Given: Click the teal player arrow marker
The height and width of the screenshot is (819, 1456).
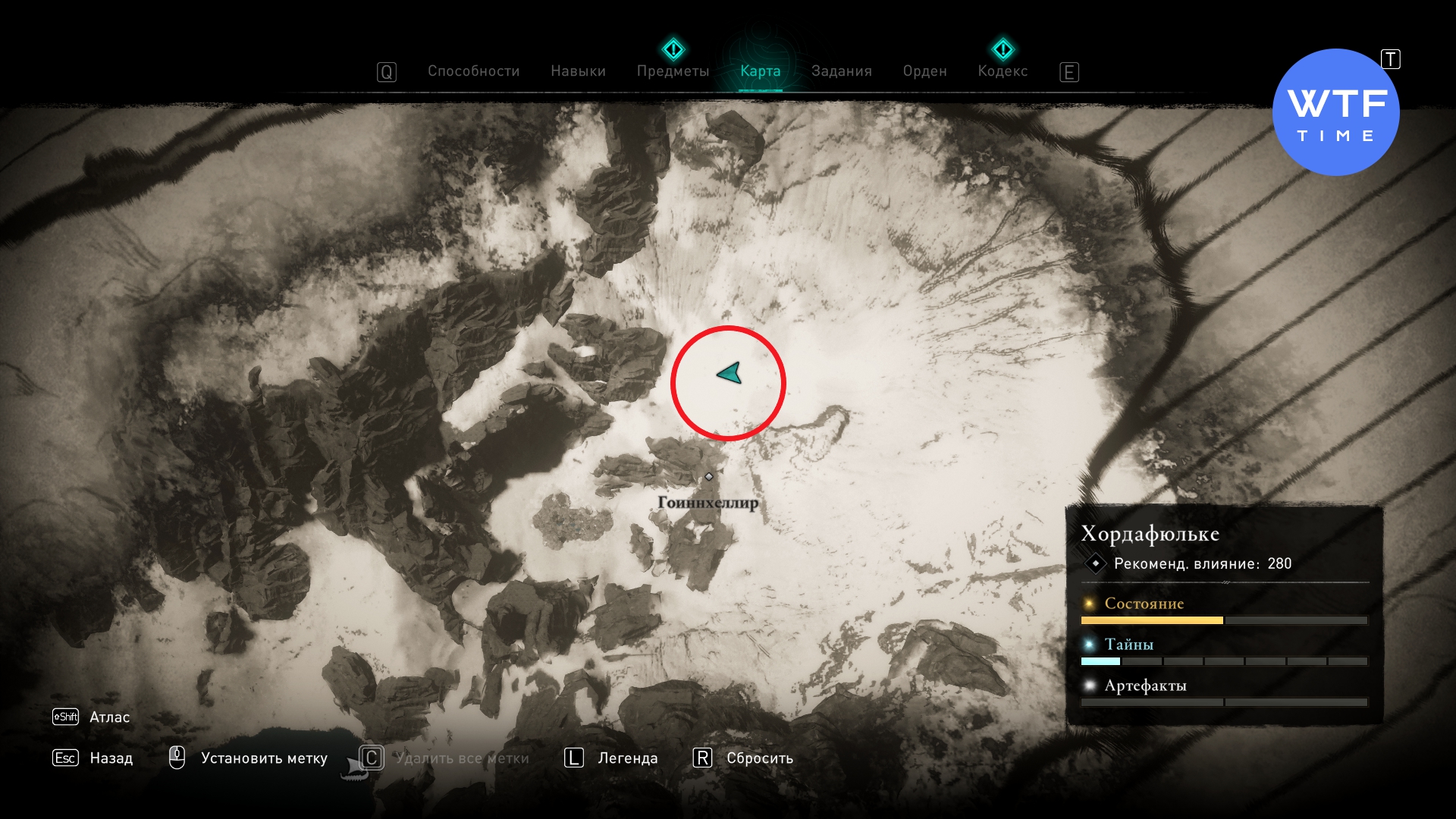Looking at the screenshot, I should click(730, 373).
